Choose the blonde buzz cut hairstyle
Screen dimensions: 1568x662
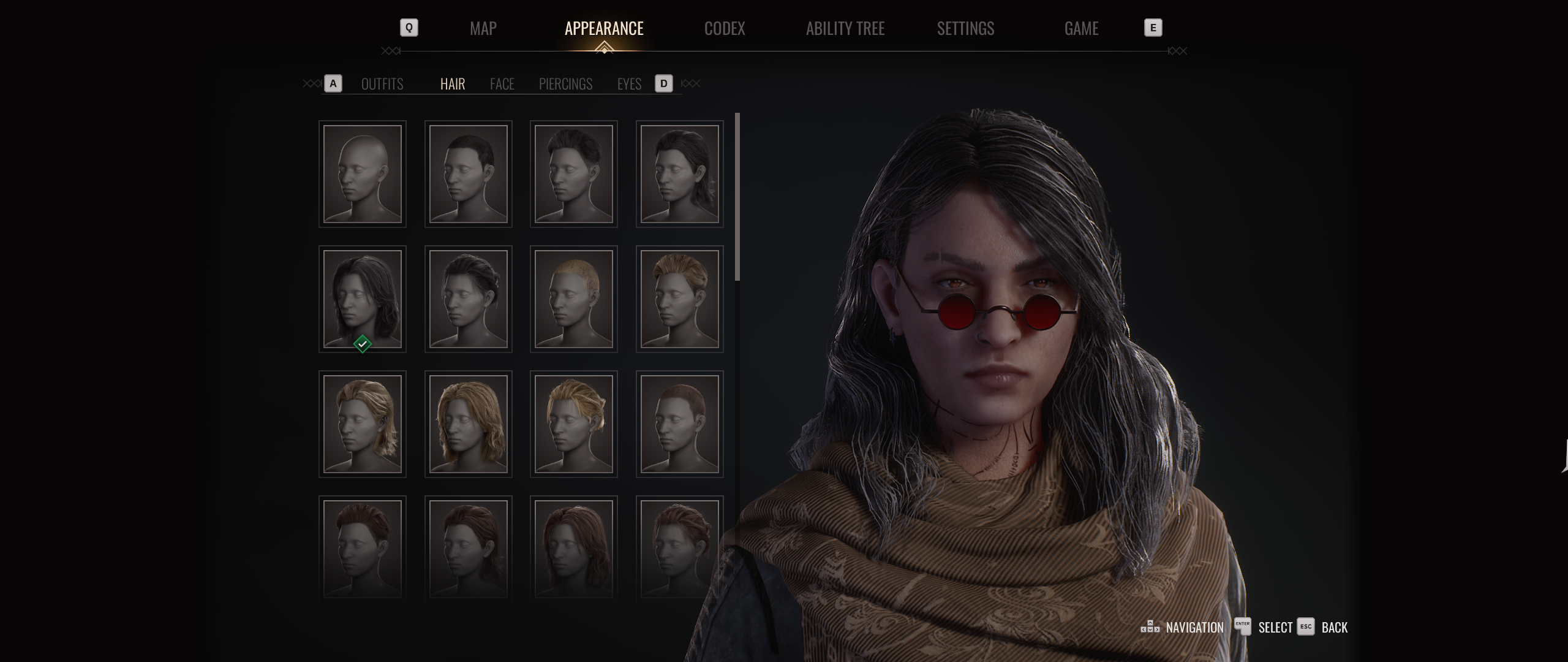tap(574, 299)
